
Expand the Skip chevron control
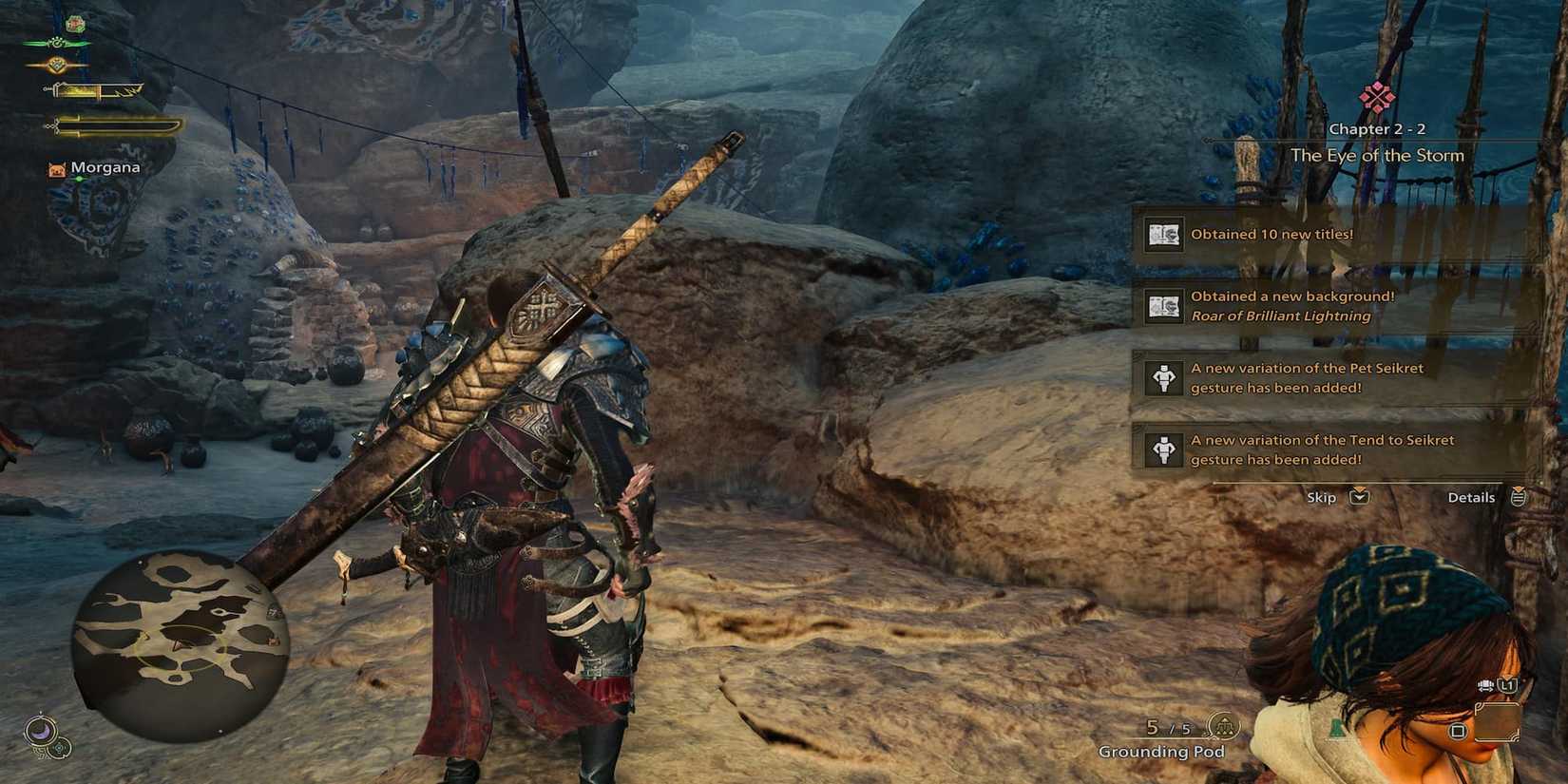tap(1359, 496)
